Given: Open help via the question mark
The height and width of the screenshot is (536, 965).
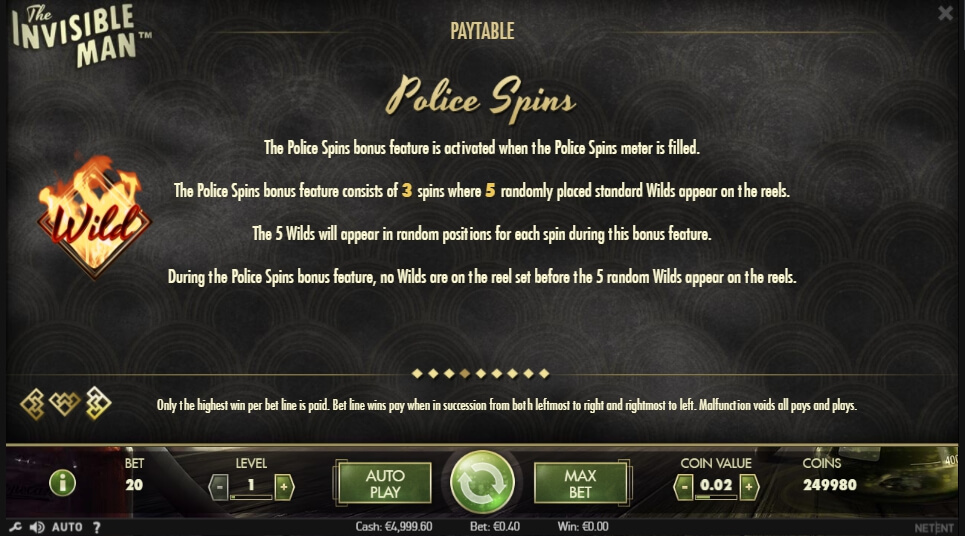Looking at the screenshot, I should pos(97,527).
